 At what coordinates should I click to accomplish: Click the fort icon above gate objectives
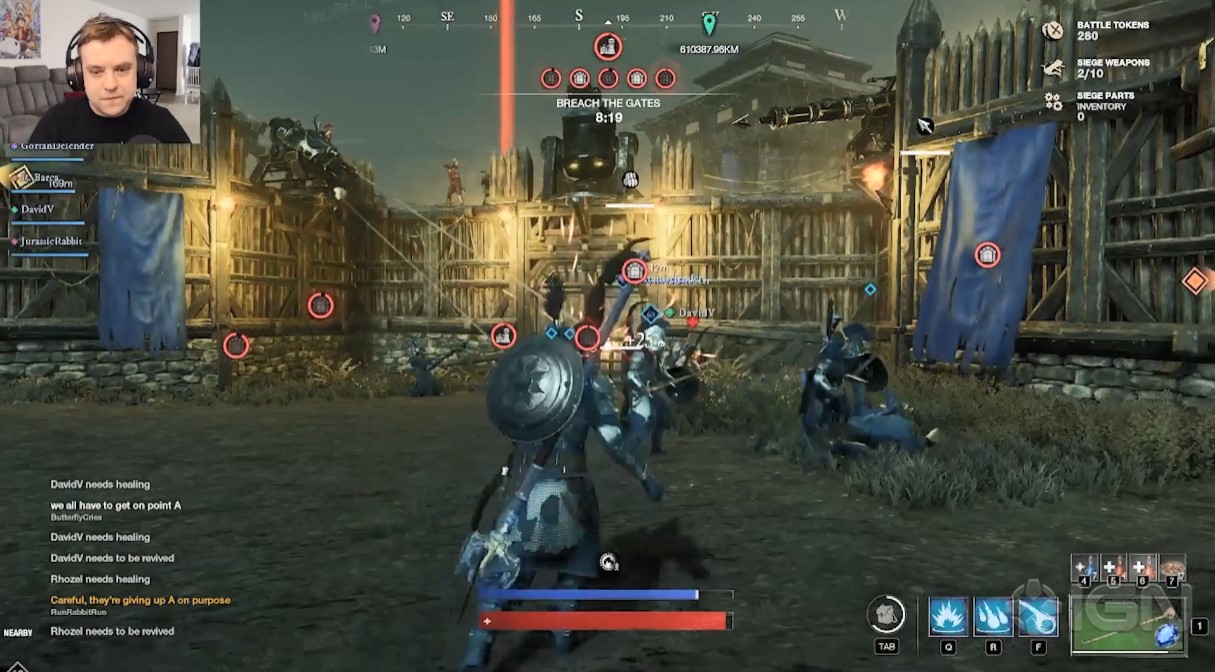coord(608,47)
